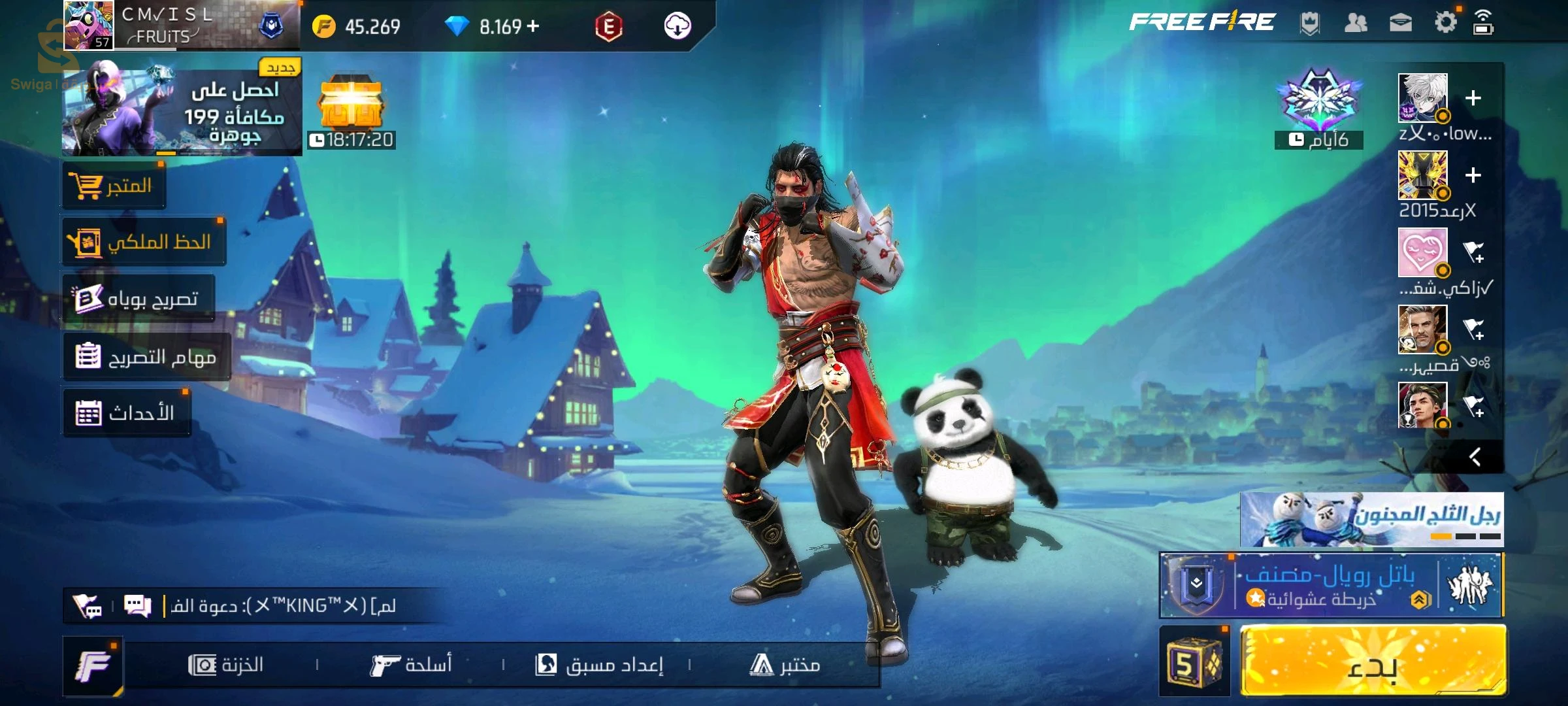Claim the golden treasure chest reward
The width and height of the screenshot is (1568, 706).
pos(351,105)
